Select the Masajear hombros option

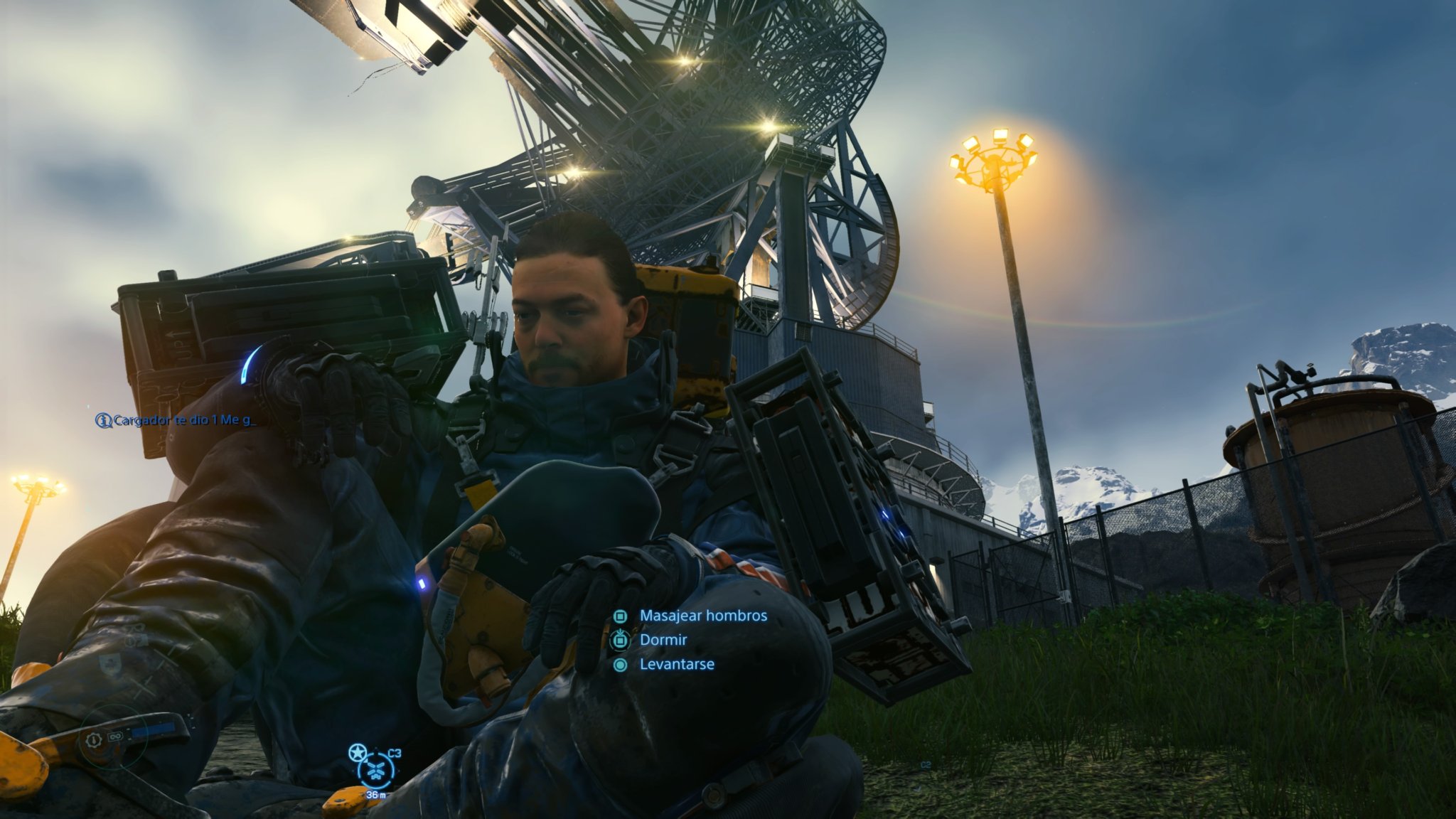point(702,616)
